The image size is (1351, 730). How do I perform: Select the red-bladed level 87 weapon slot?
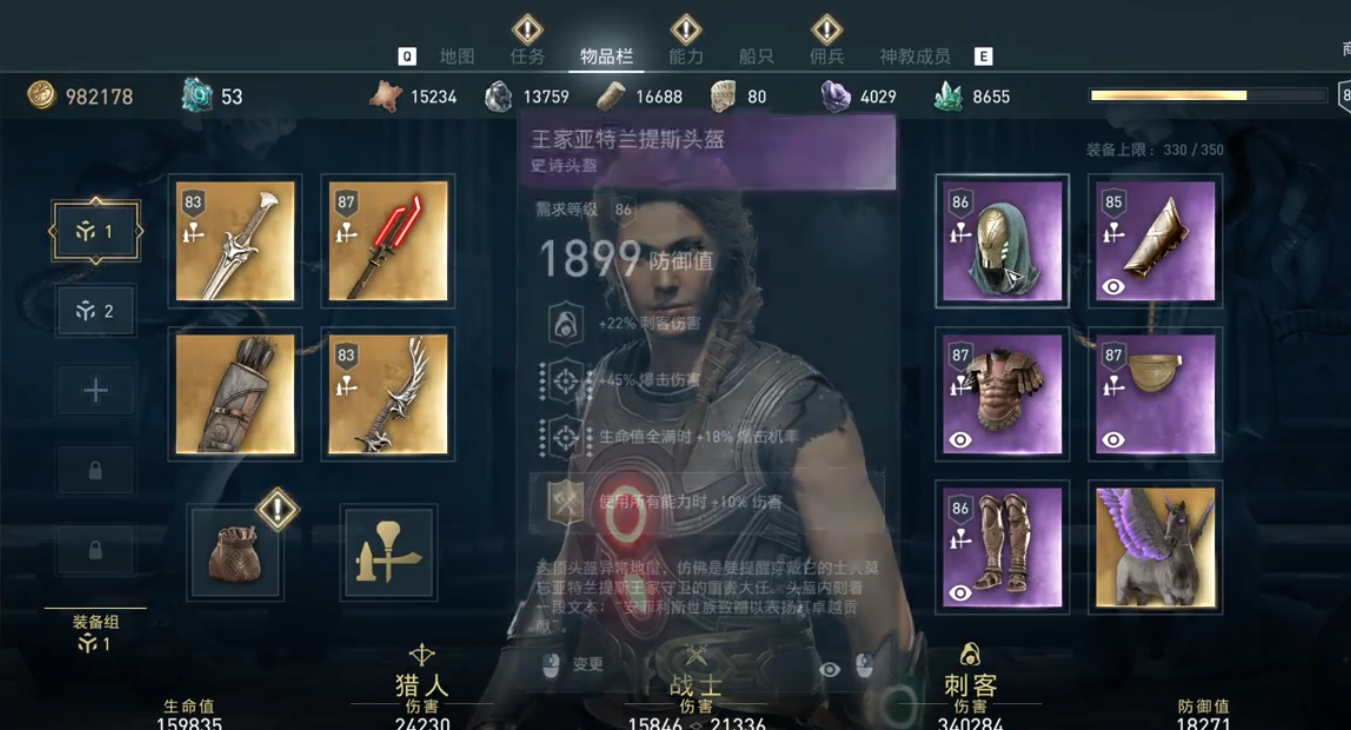tap(388, 241)
